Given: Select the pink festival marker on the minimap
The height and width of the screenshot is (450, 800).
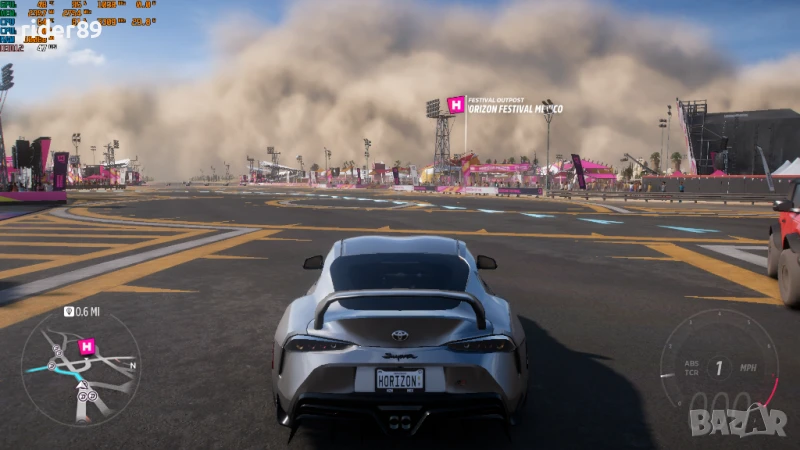Looking at the screenshot, I should coord(87,346).
